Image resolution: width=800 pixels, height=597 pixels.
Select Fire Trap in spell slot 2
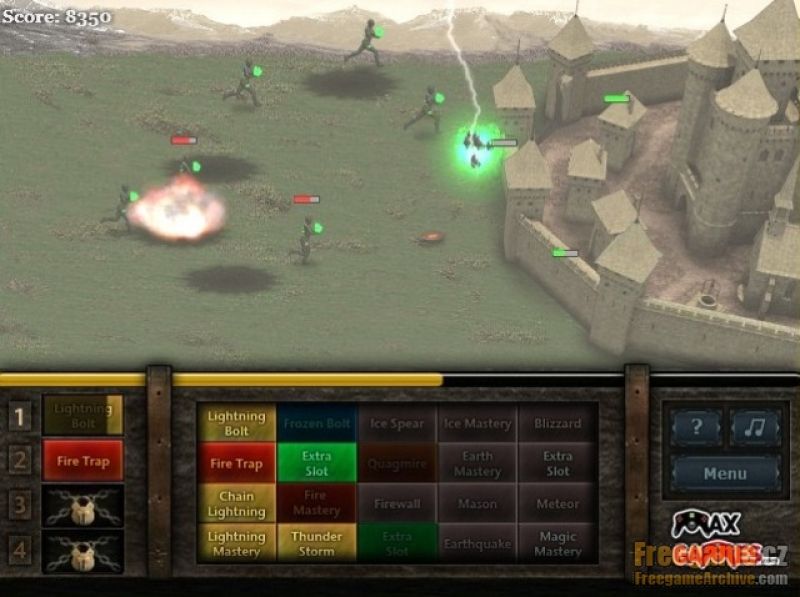83,461
